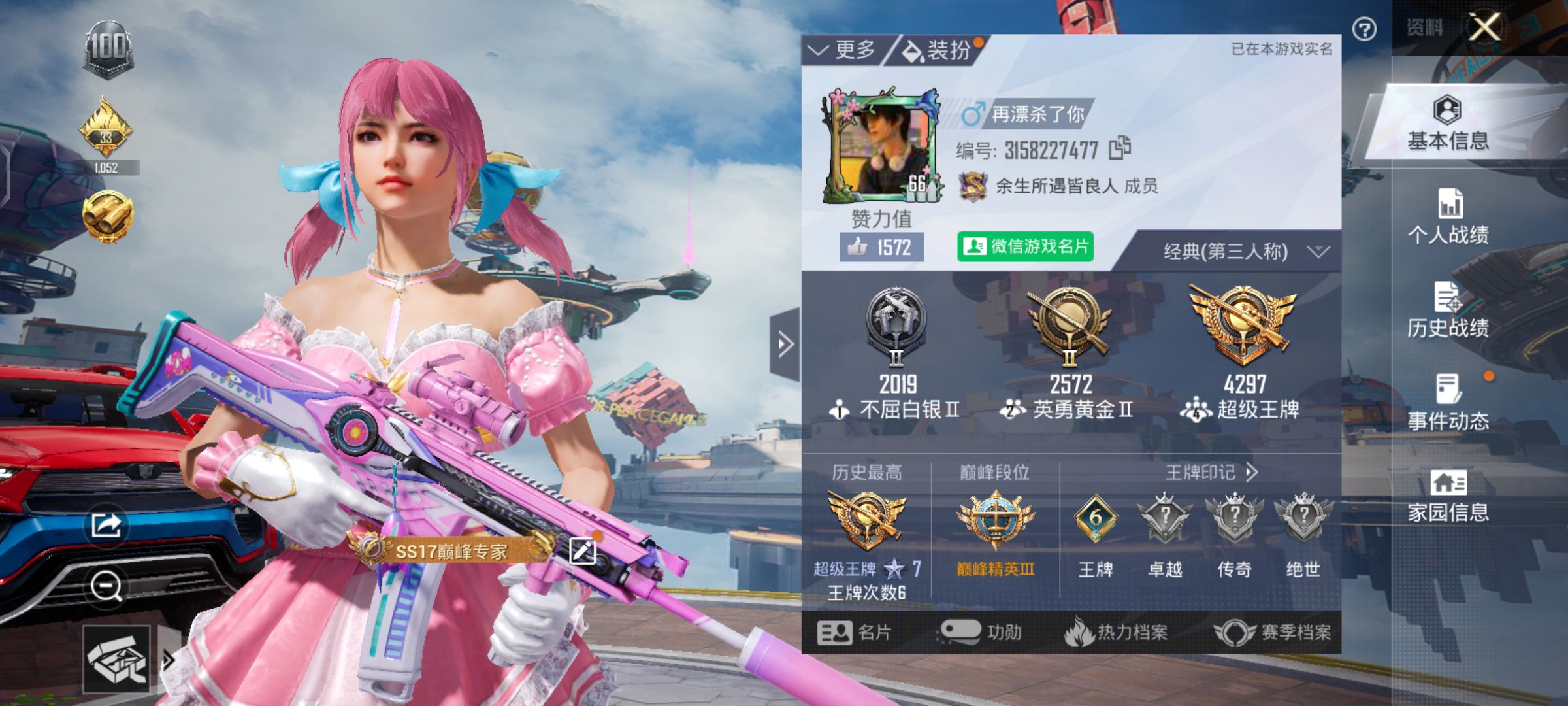
Task: Edit the SS17巅峰专家 title
Action: point(582,551)
